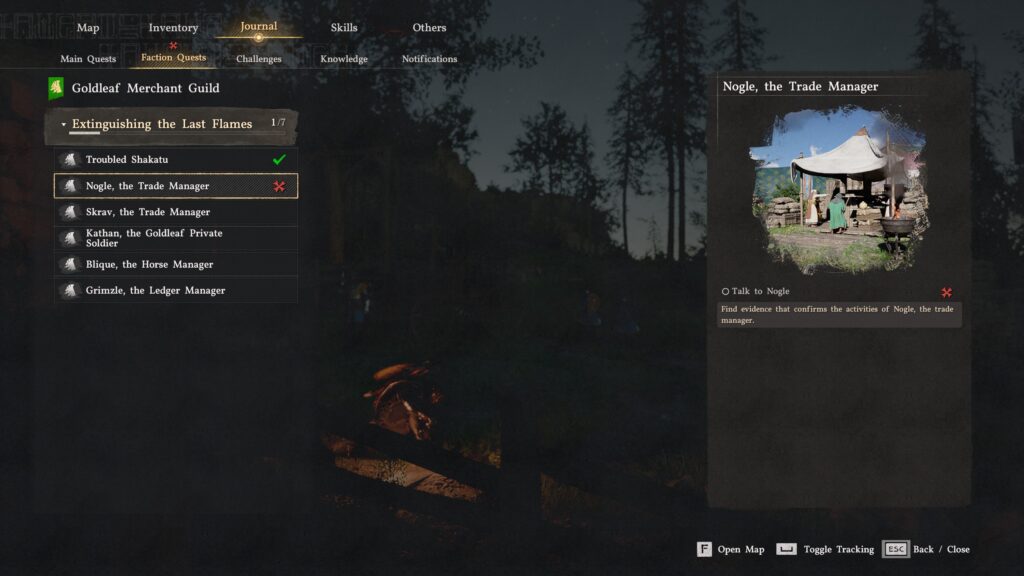Select the Faction Quests sub-tab
Viewport: 1024px width, 576px height.
coord(174,58)
